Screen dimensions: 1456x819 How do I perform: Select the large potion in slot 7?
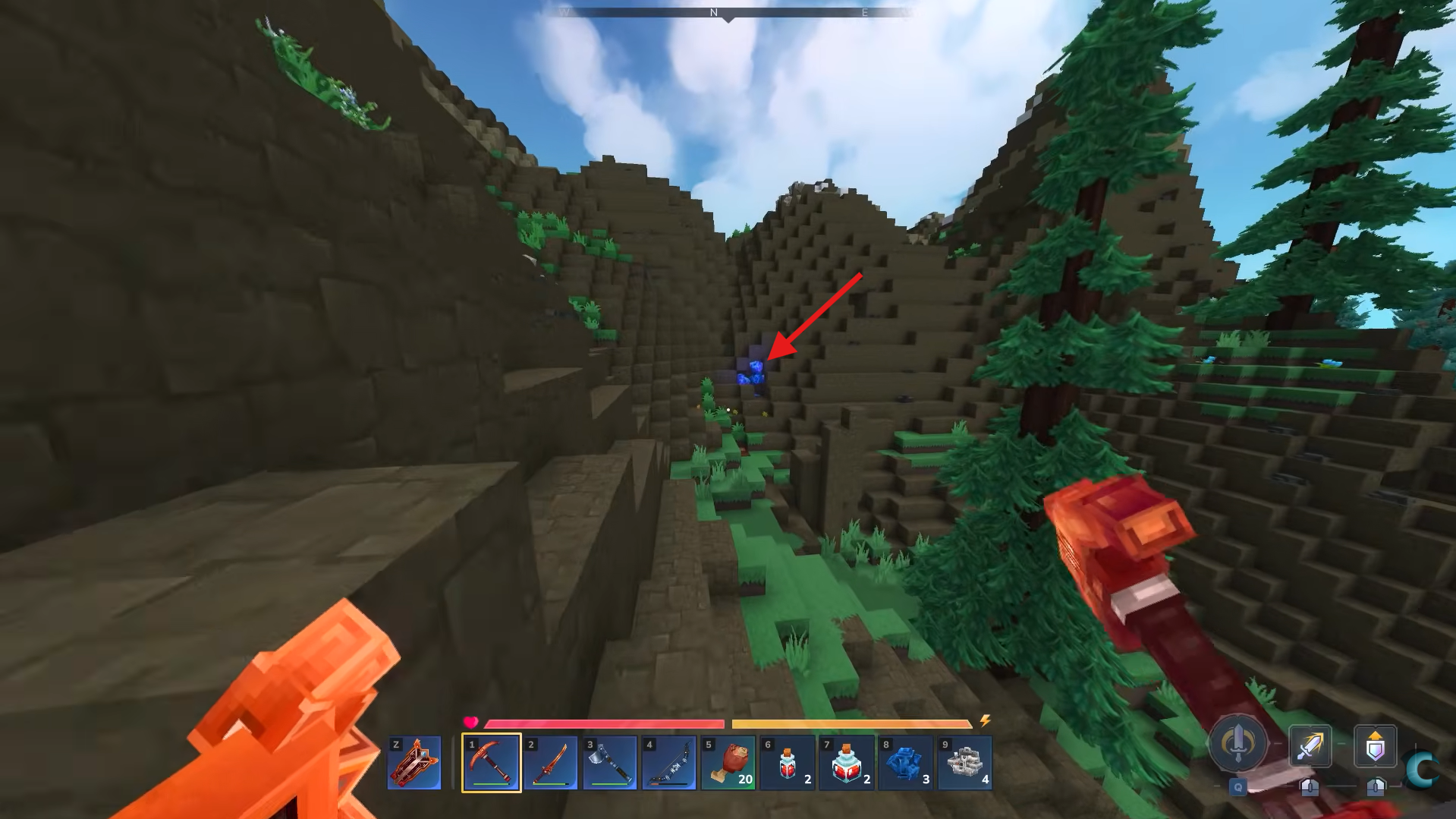point(846,762)
